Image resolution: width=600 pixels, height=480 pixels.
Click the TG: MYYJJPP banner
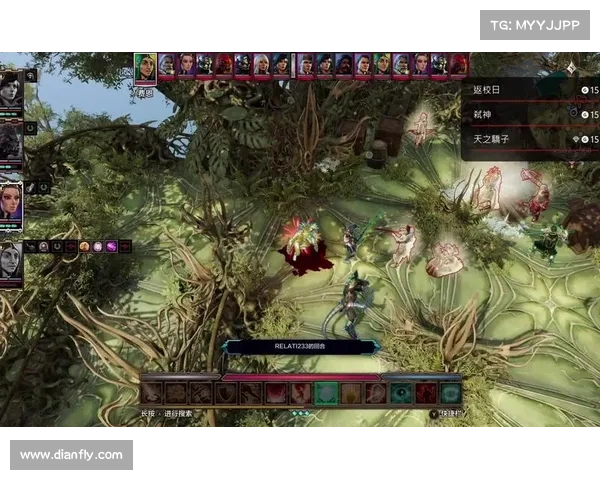pos(535,24)
